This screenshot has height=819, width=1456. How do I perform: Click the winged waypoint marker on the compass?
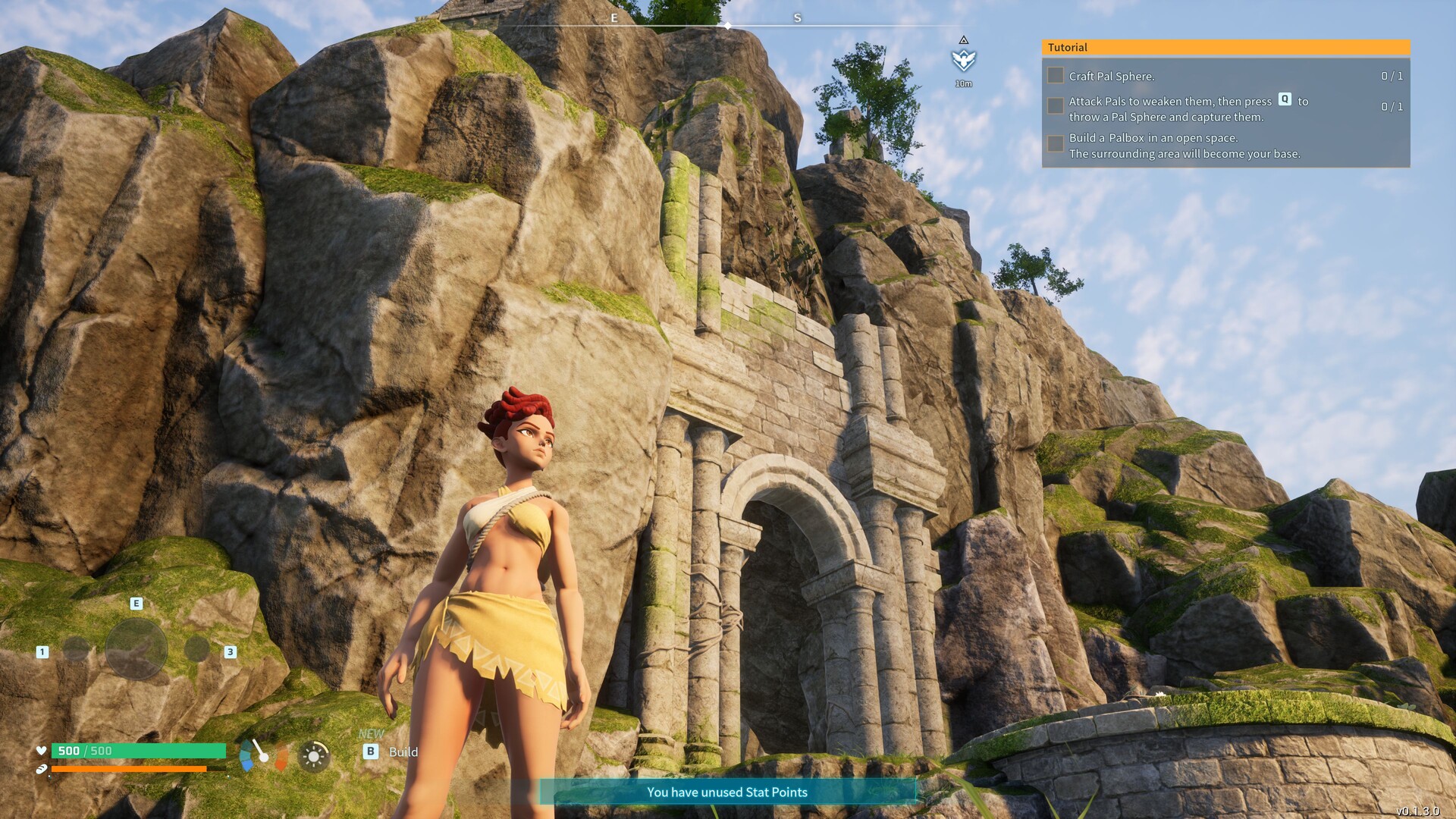[x=963, y=60]
